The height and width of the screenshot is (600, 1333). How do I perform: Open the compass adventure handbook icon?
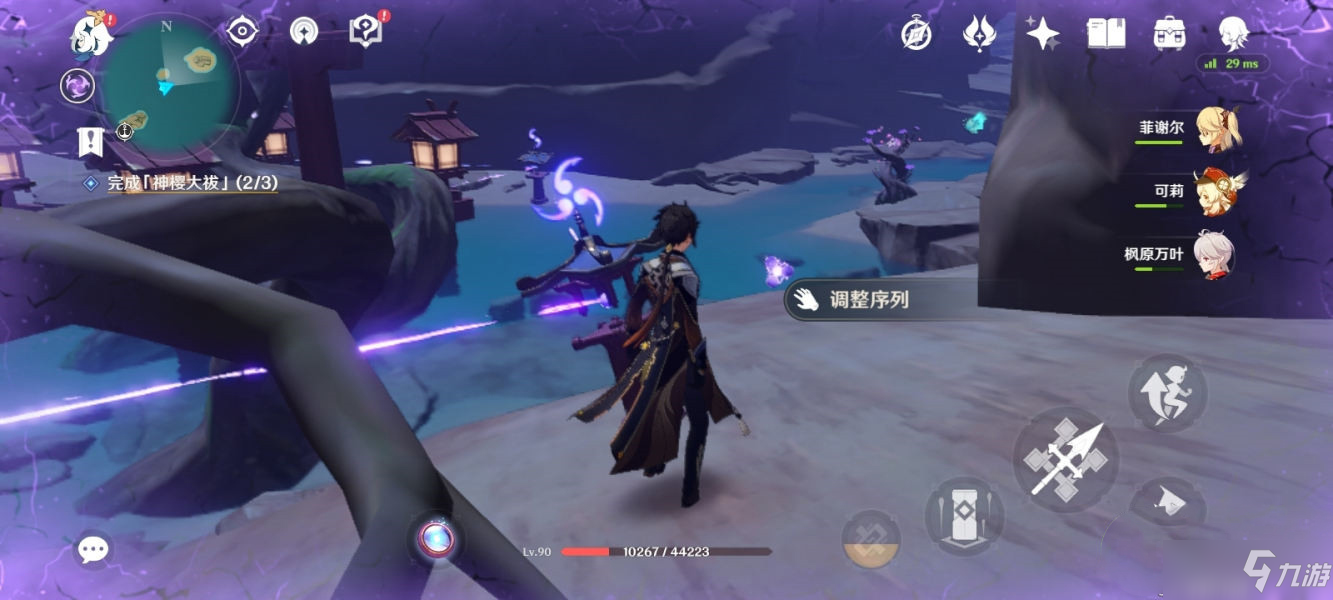(916, 35)
